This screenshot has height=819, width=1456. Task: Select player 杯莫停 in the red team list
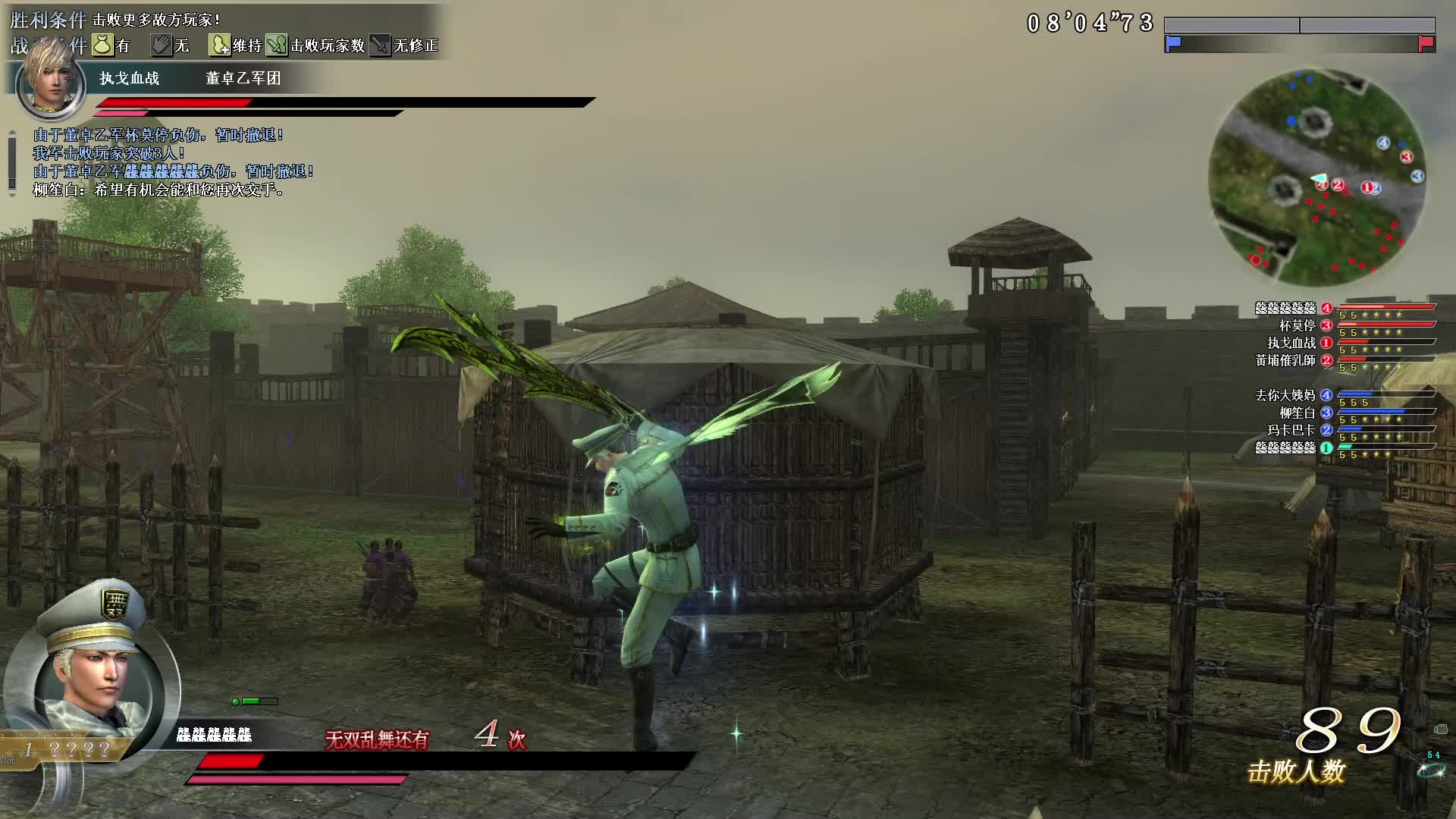[x=1297, y=326]
